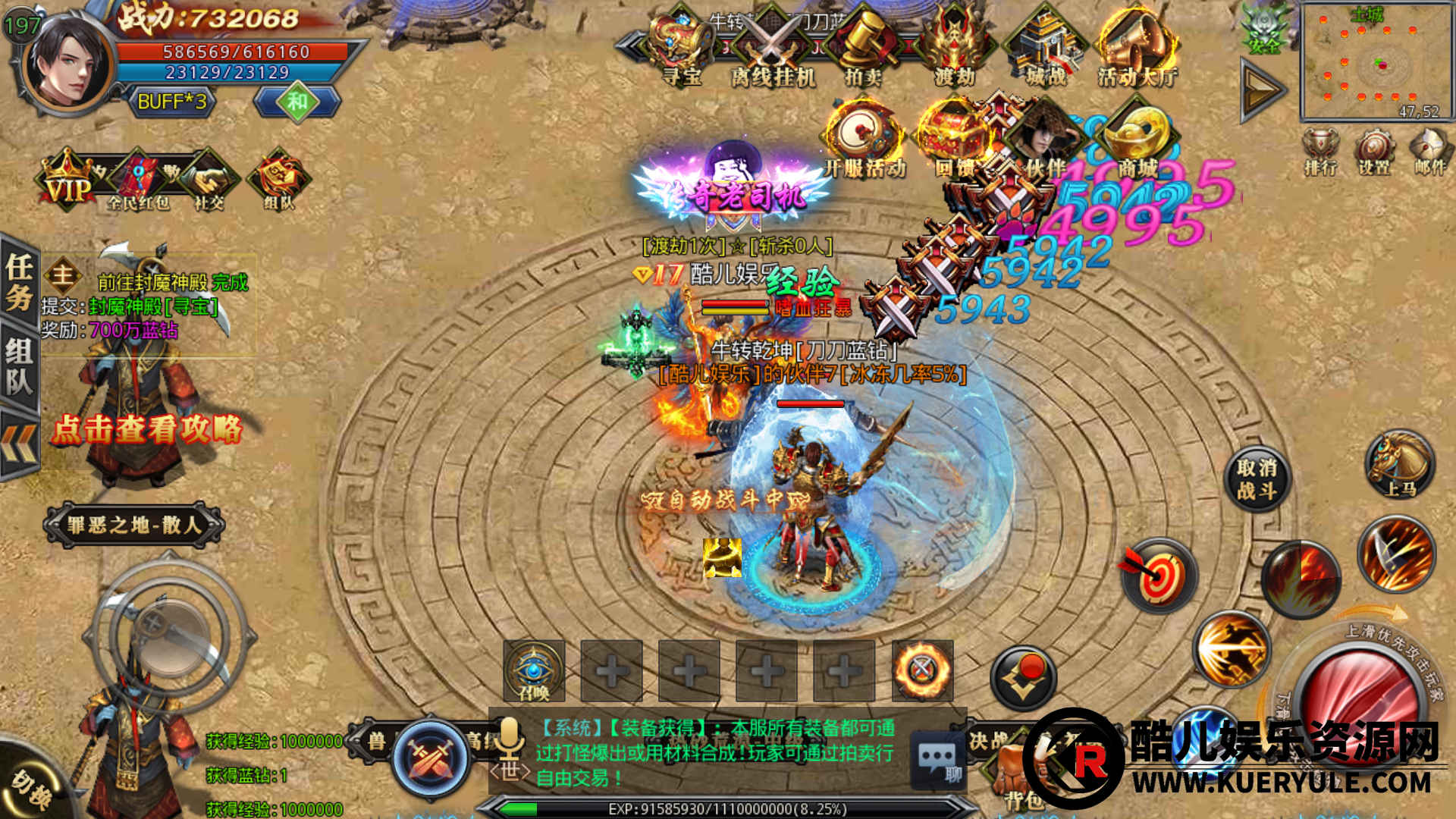Click 点击查看攻略 to view the guide
This screenshot has height=819, width=1456.
point(147,429)
